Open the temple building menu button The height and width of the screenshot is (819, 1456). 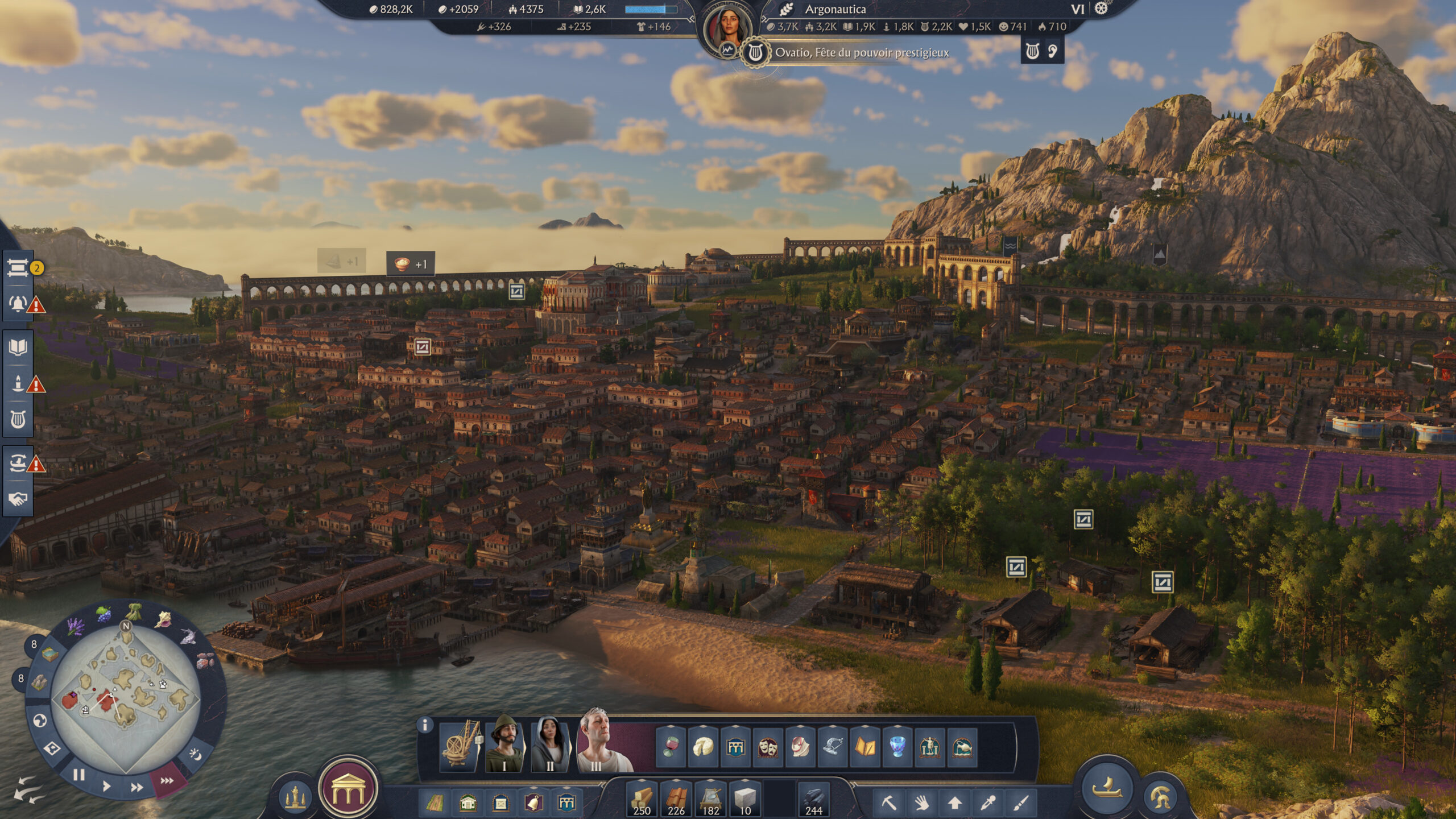point(348,789)
